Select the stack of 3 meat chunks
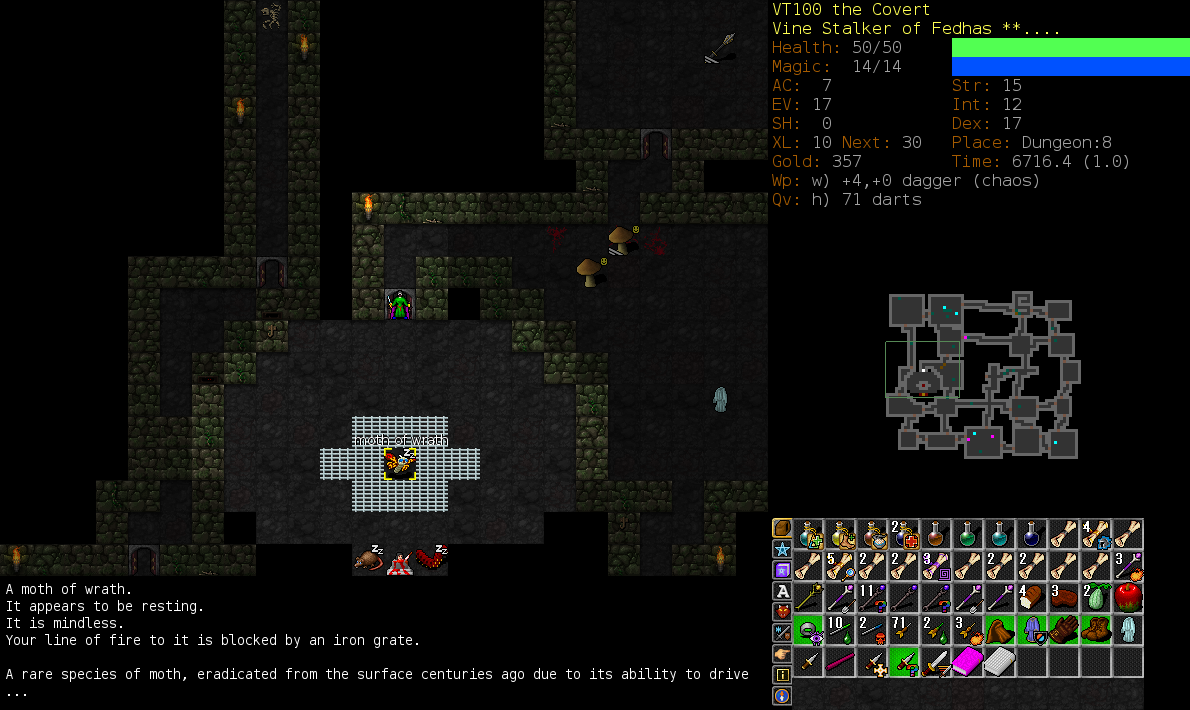Viewport: 1190px width, 710px height. [1064, 598]
